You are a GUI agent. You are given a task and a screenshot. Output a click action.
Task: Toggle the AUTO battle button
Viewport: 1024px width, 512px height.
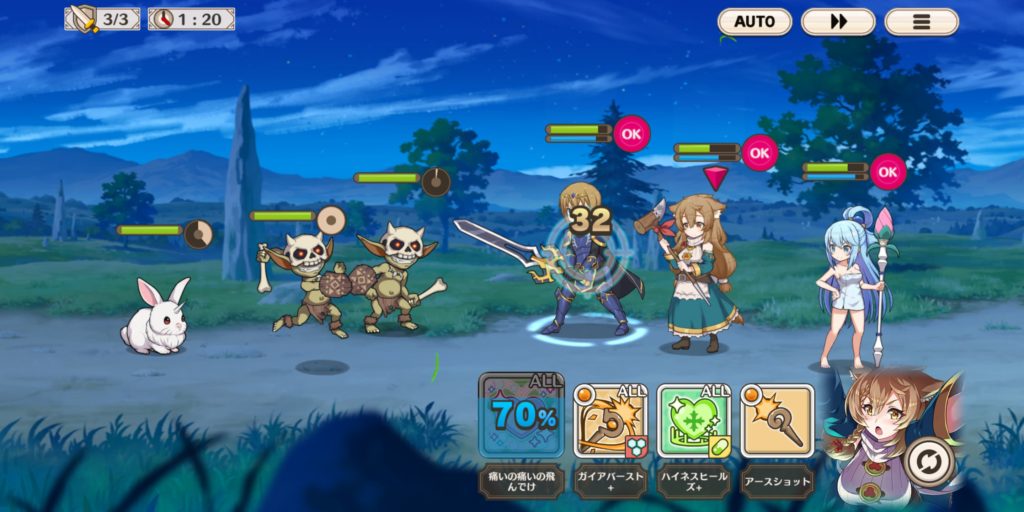pos(754,21)
